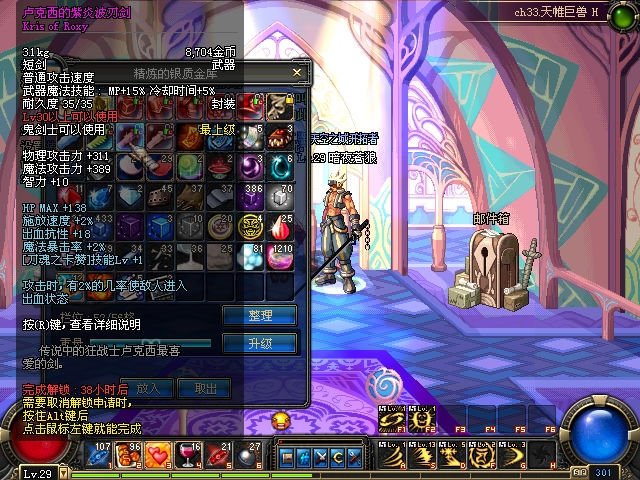
Task: Click the 整理 sort button
Action: 259,315
